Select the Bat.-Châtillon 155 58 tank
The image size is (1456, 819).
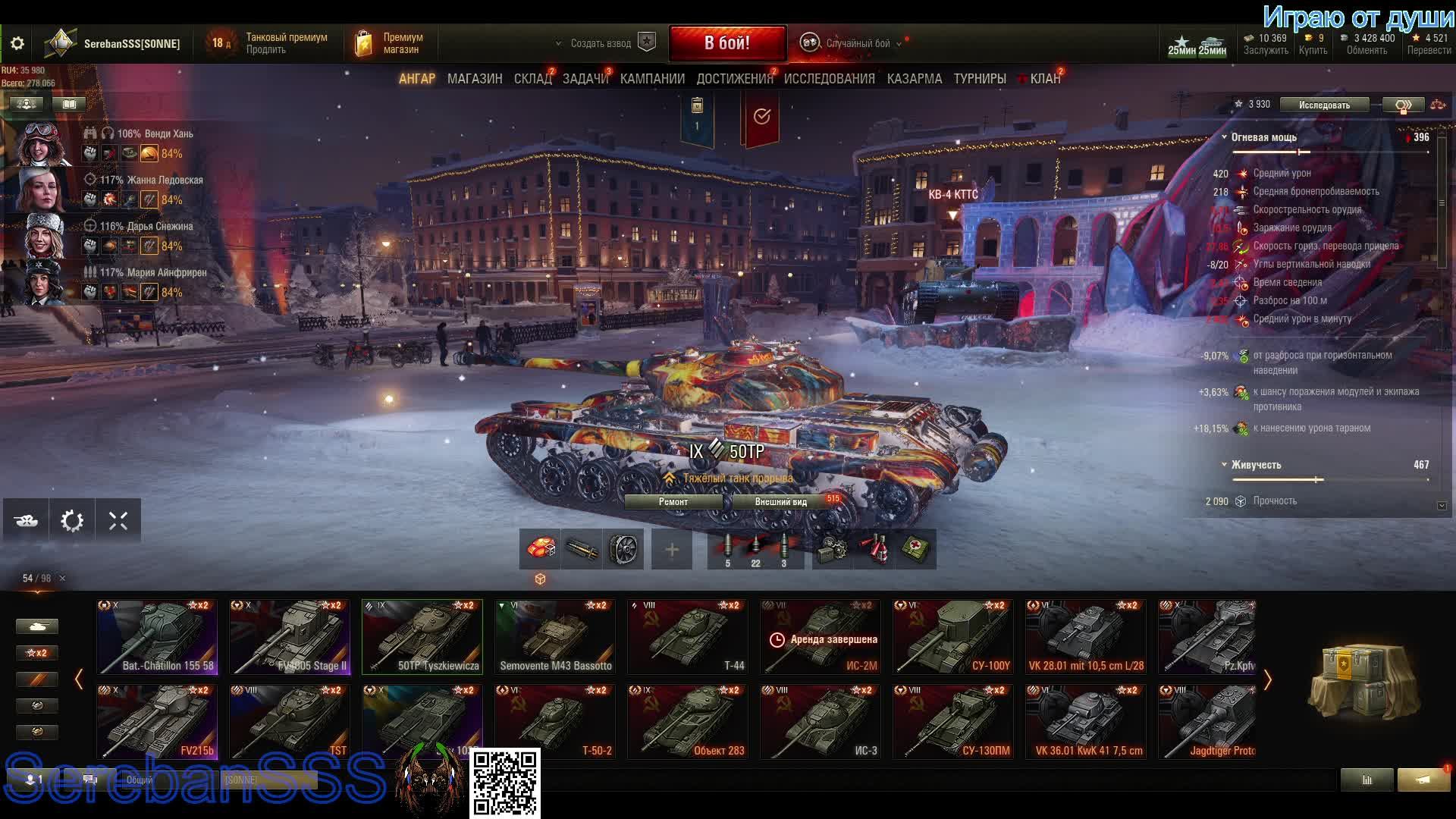(x=157, y=637)
